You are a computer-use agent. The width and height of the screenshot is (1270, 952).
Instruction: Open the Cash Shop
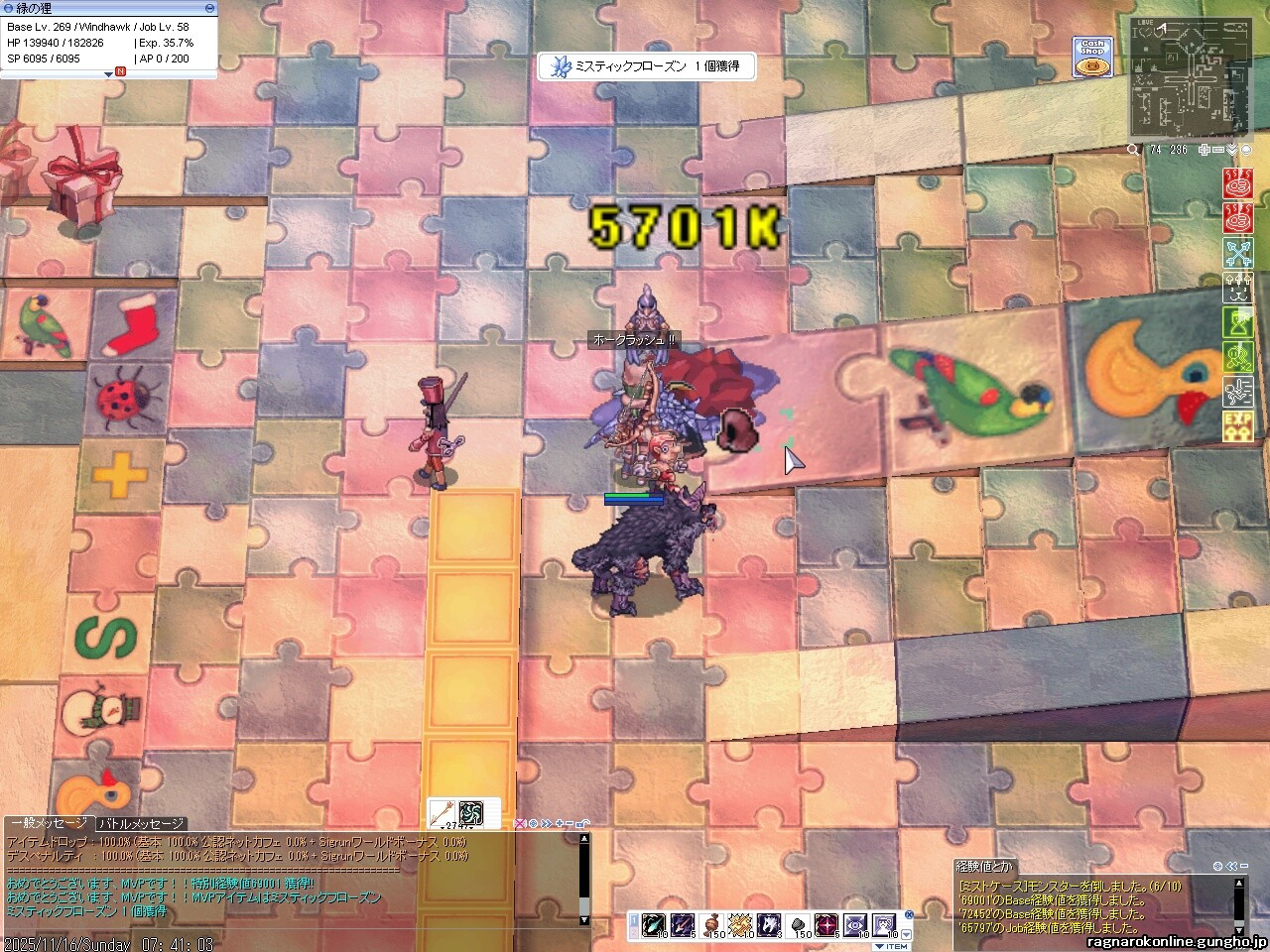[1092, 58]
